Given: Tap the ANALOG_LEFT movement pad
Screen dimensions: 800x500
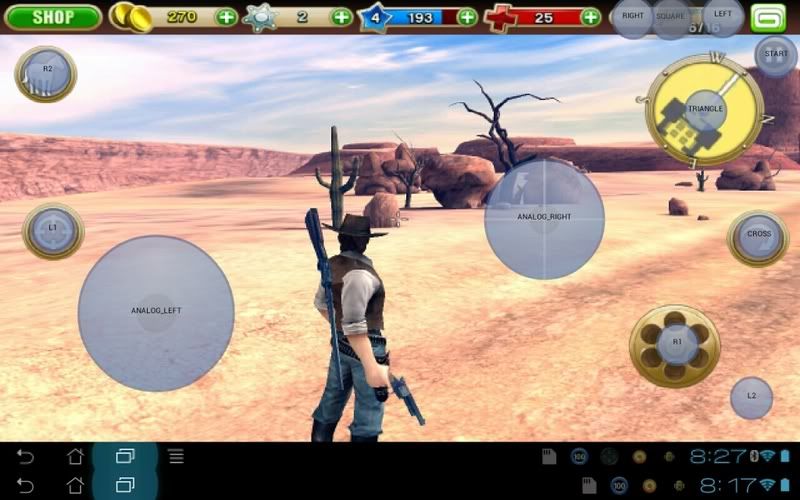Looking at the screenshot, I should click(x=155, y=312).
